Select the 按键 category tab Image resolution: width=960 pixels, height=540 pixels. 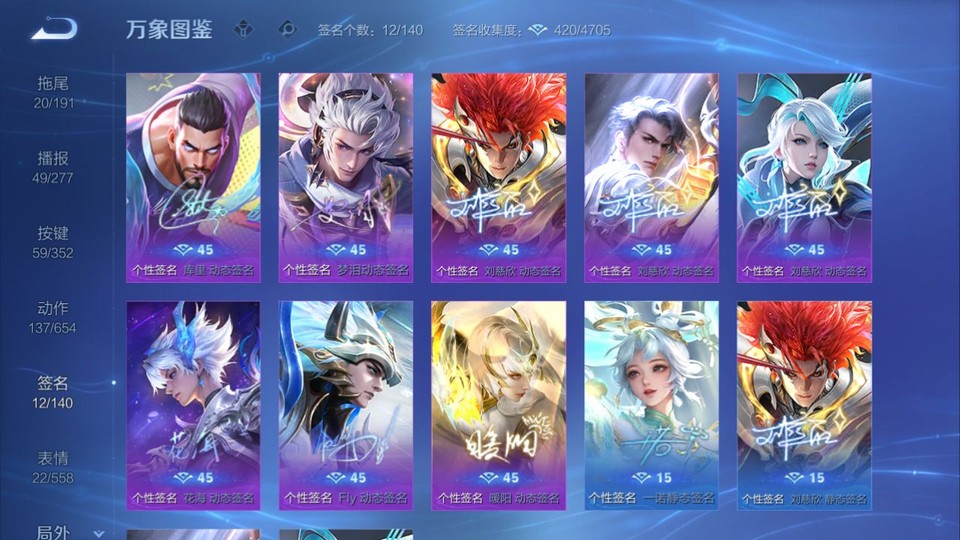[x=53, y=242]
